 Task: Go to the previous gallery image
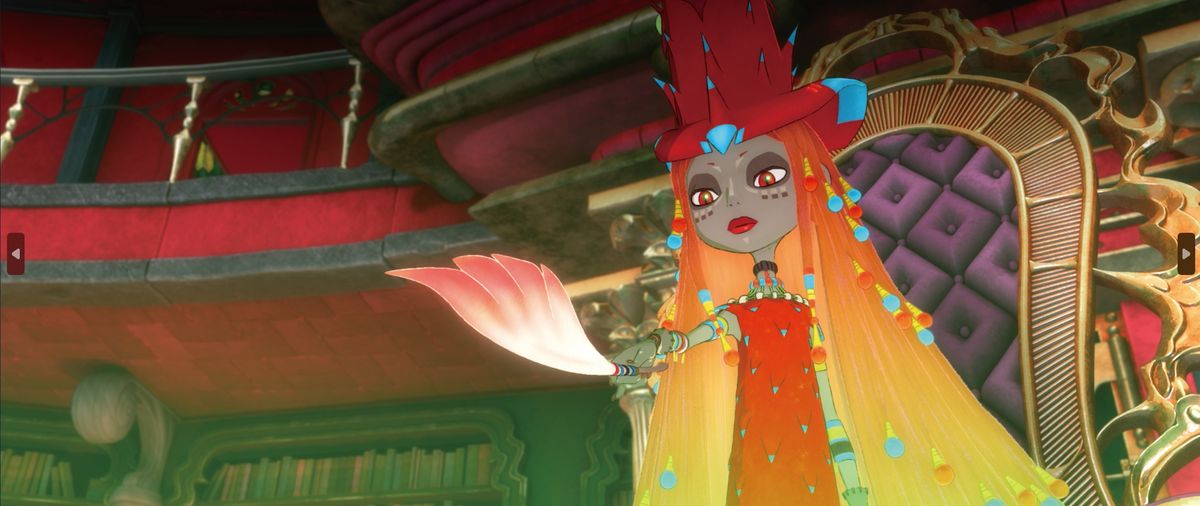point(14,253)
